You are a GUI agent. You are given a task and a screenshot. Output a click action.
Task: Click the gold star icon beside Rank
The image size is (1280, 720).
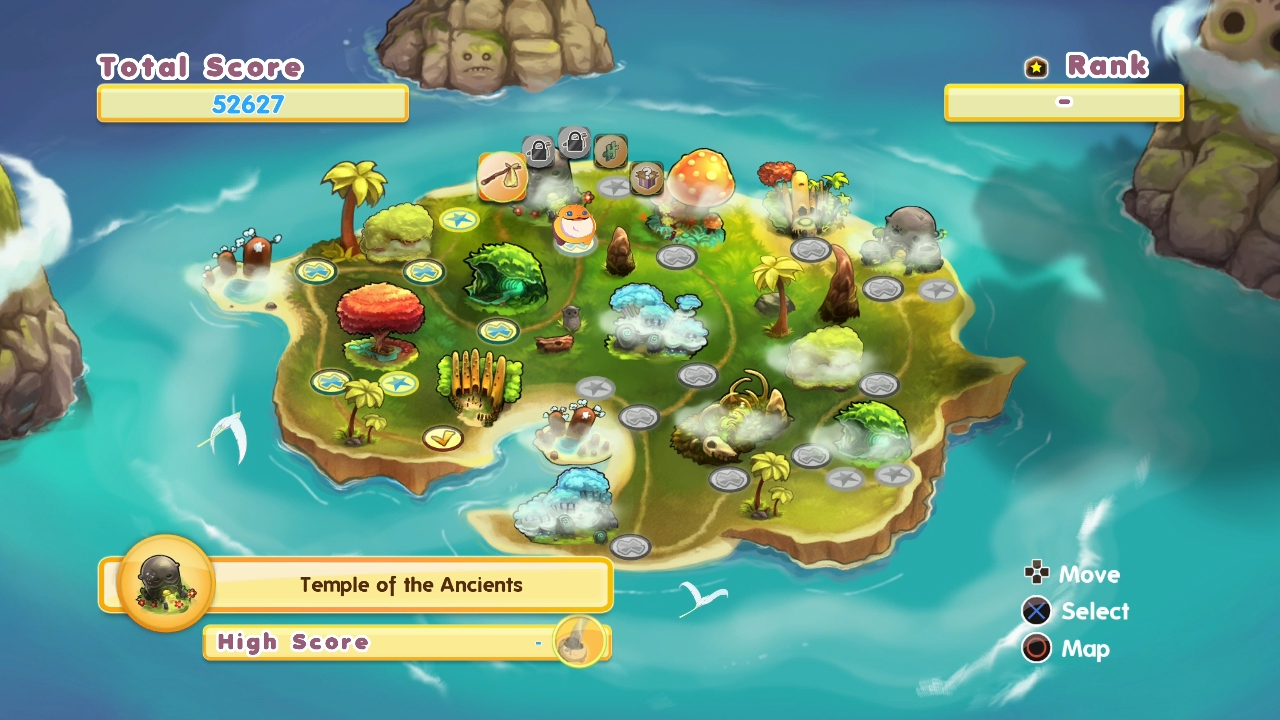[1036, 67]
